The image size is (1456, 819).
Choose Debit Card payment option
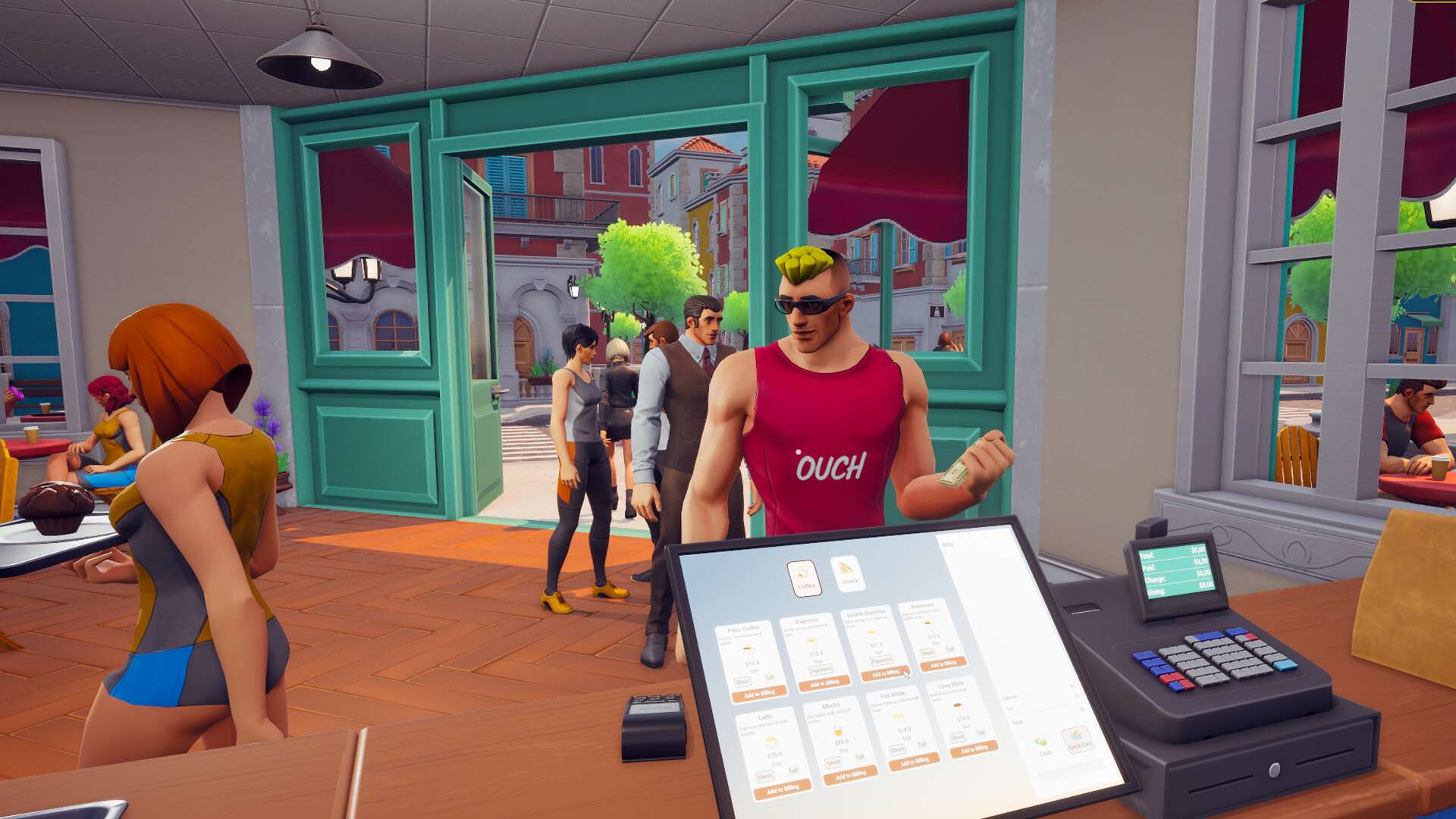1078,739
